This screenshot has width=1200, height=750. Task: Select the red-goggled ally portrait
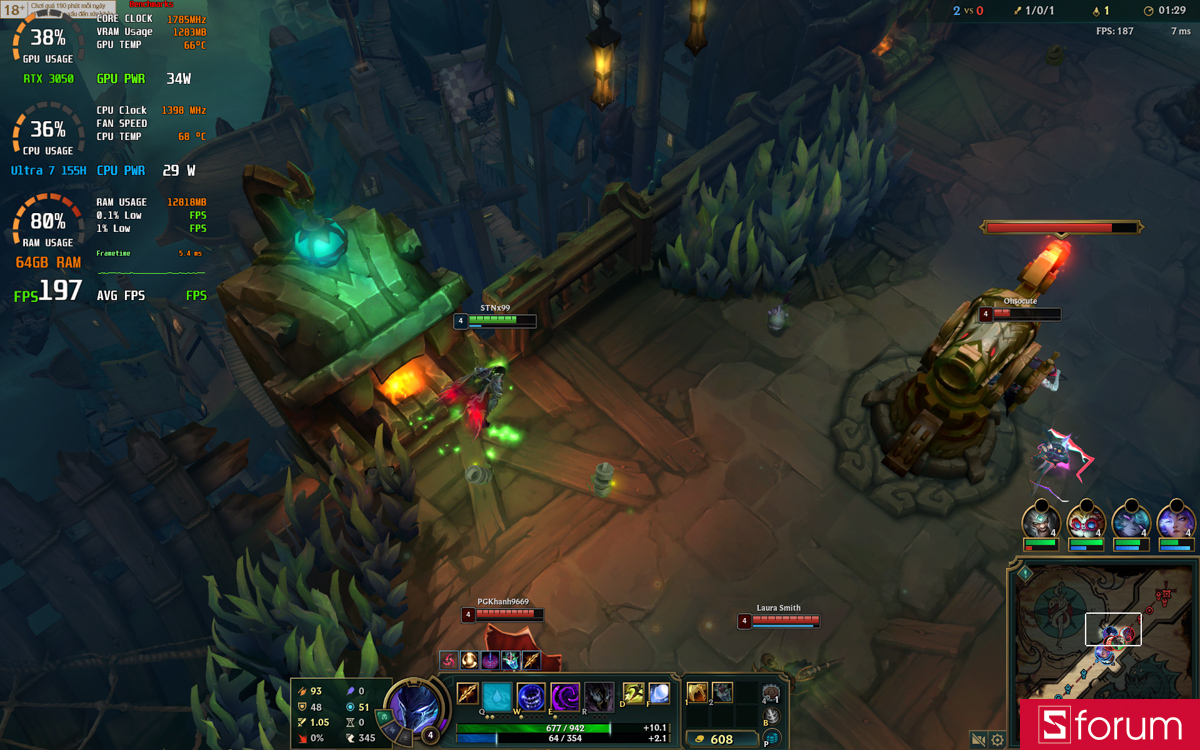pyautogui.click(x=1086, y=521)
